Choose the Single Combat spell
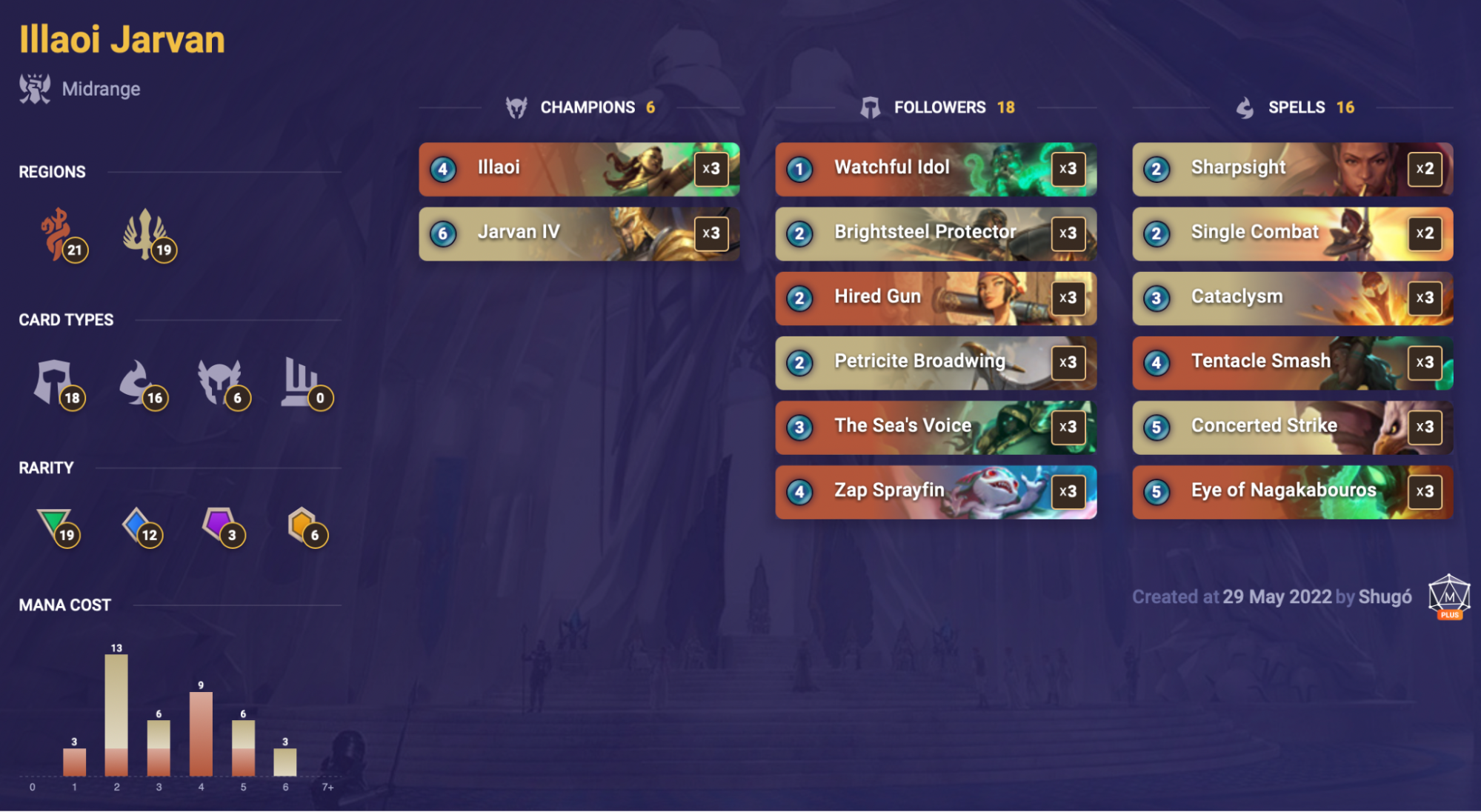 coord(1292,233)
